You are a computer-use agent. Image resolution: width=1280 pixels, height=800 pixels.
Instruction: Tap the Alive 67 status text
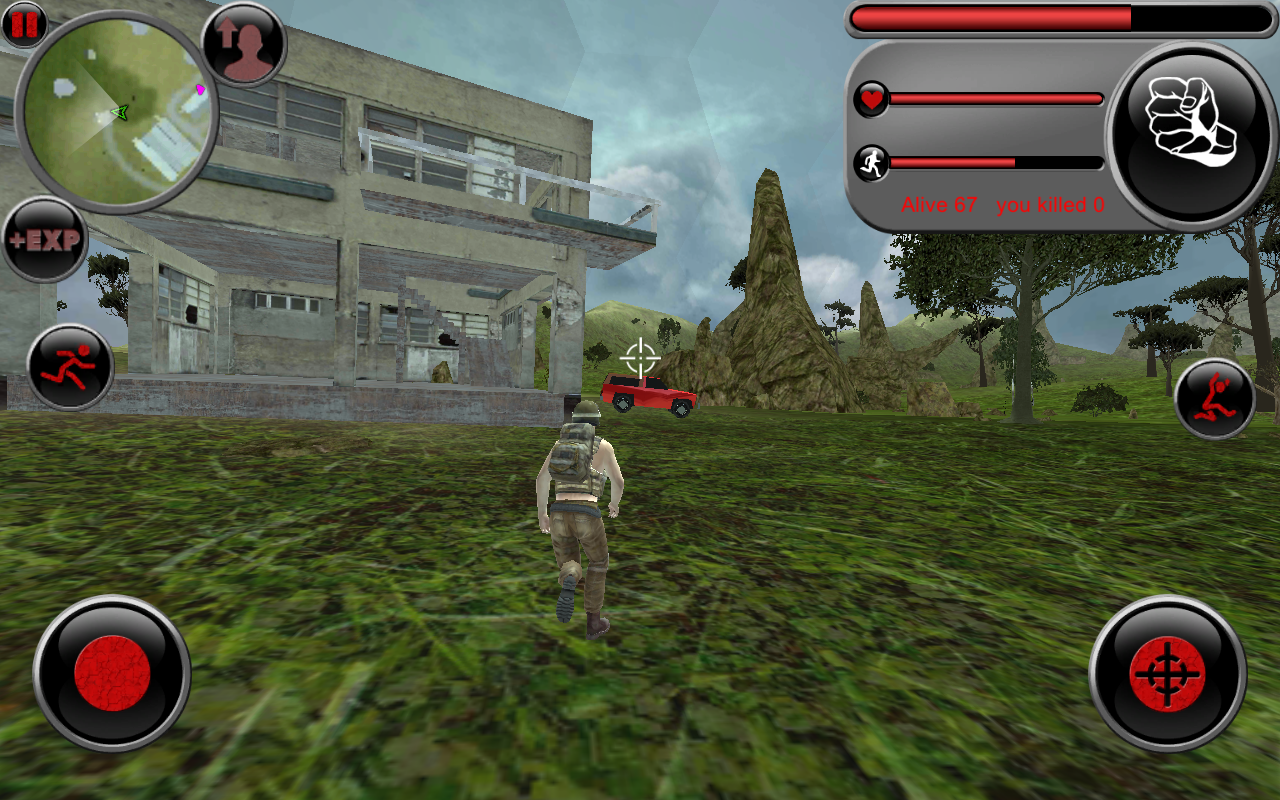tap(939, 205)
